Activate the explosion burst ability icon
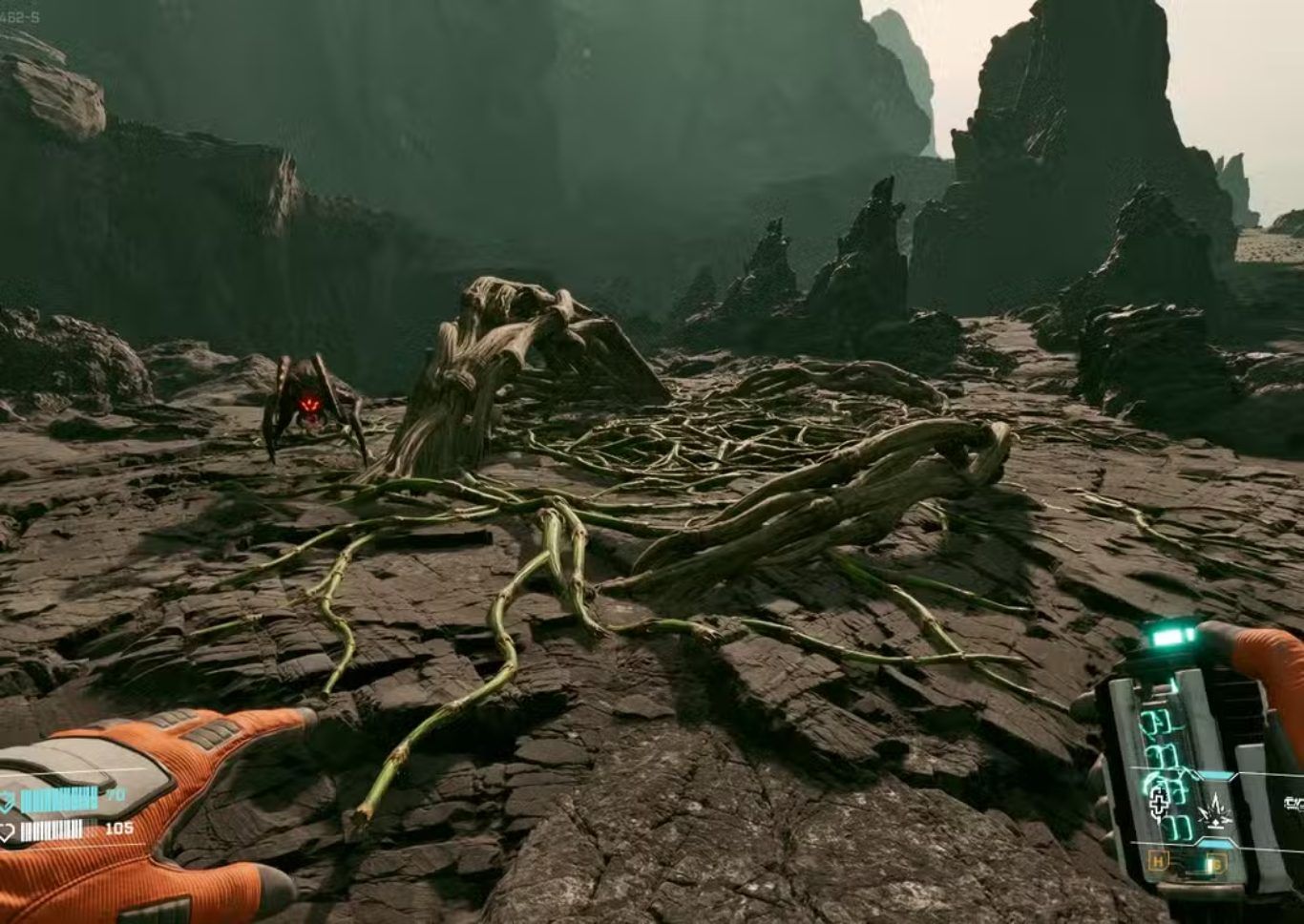The width and height of the screenshot is (1304, 924). coord(1215,809)
